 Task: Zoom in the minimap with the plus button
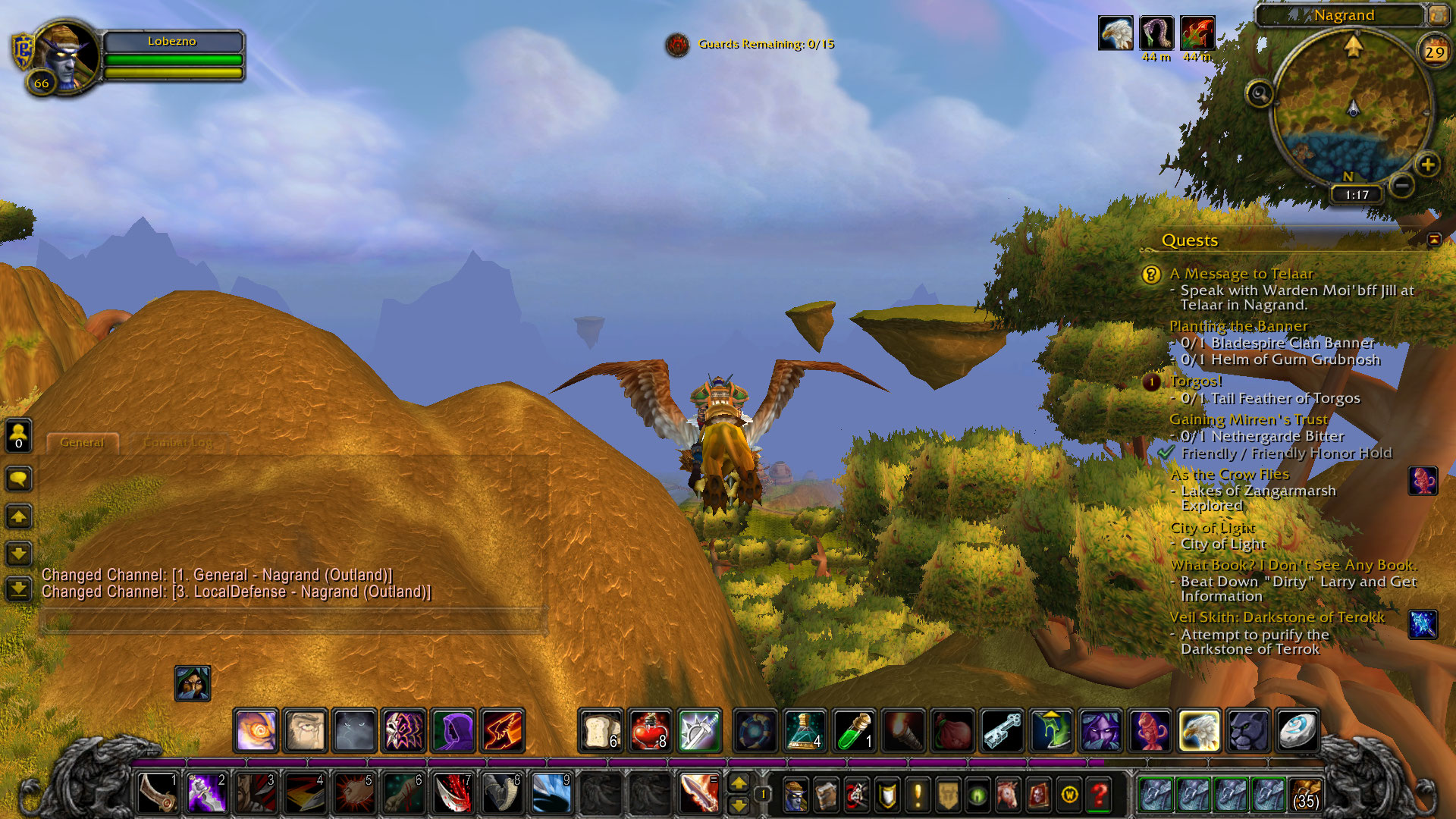pyautogui.click(x=1427, y=165)
